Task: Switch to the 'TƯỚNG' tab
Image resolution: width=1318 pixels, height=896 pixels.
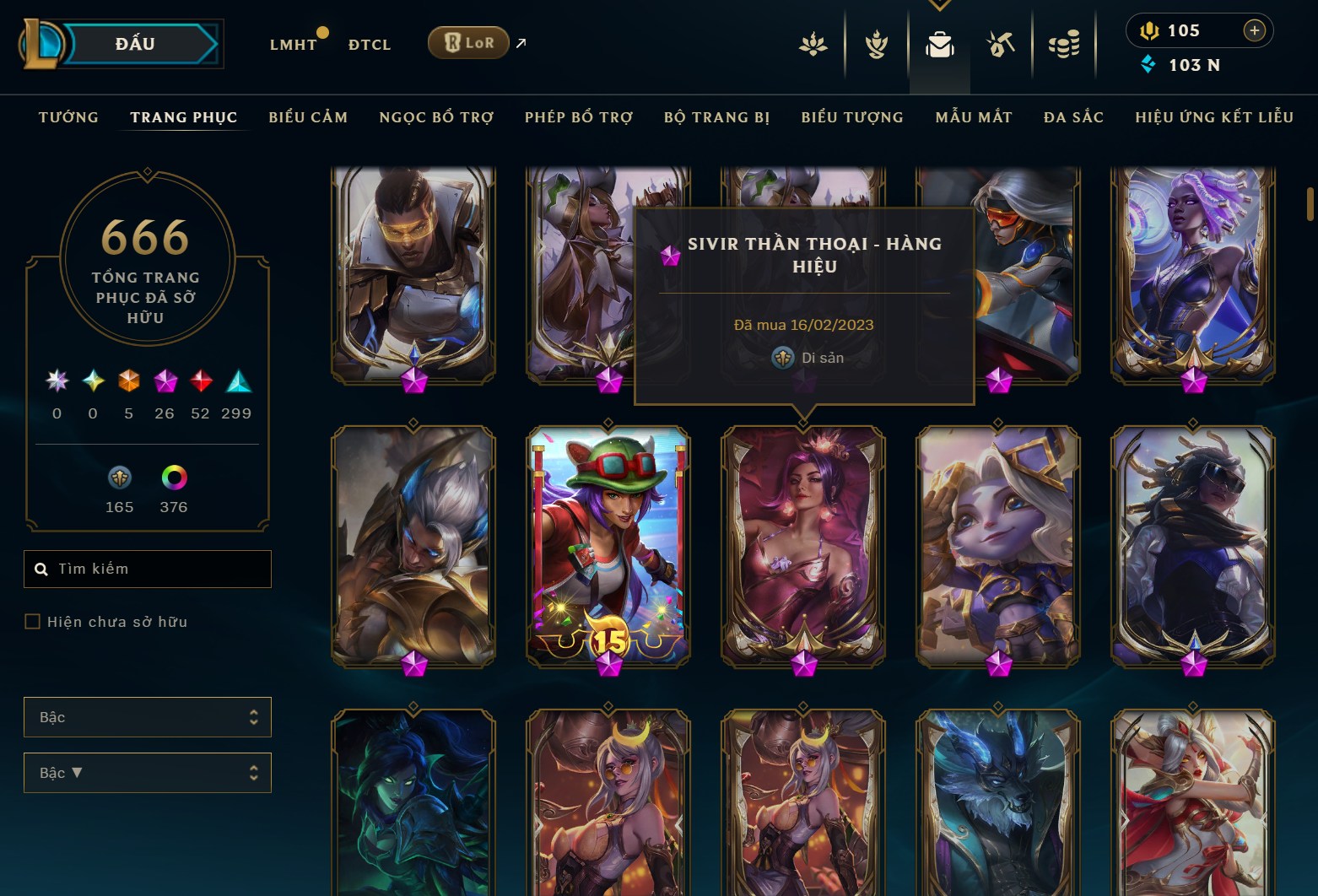Action: tap(68, 117)
